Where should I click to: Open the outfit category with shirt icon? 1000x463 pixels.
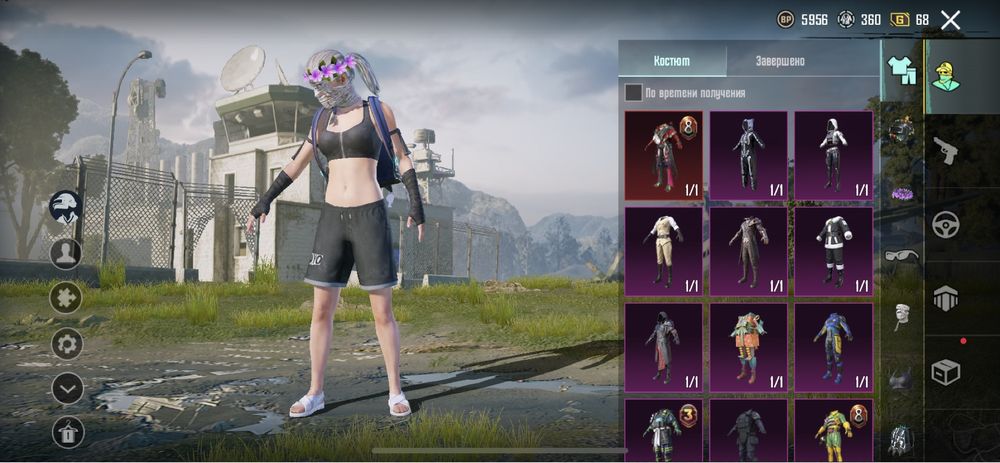pos(902,71)
